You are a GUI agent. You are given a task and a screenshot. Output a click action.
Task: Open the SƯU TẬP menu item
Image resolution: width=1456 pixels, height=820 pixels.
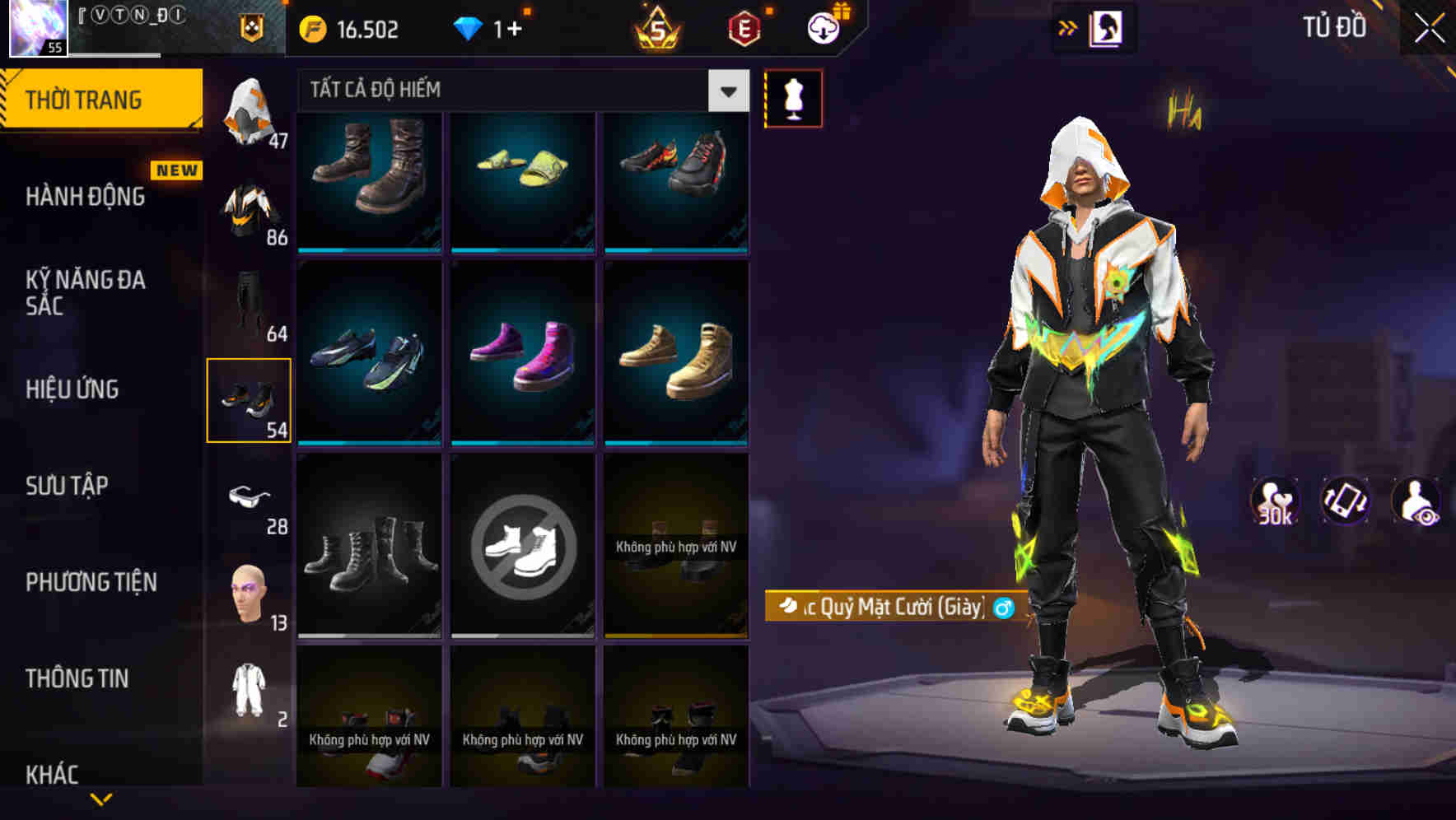point(66,486)
